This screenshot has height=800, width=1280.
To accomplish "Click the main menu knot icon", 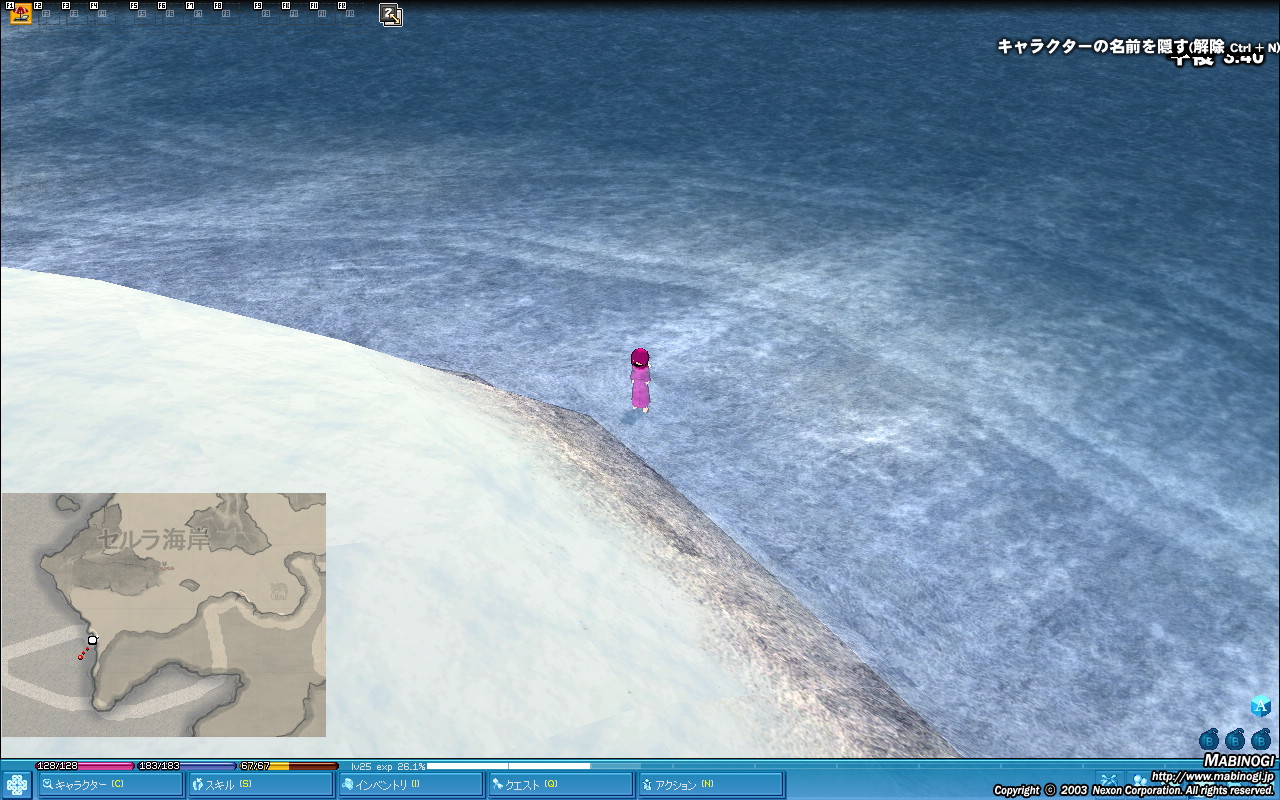I will pyautogui.click(x=17, y=784).
